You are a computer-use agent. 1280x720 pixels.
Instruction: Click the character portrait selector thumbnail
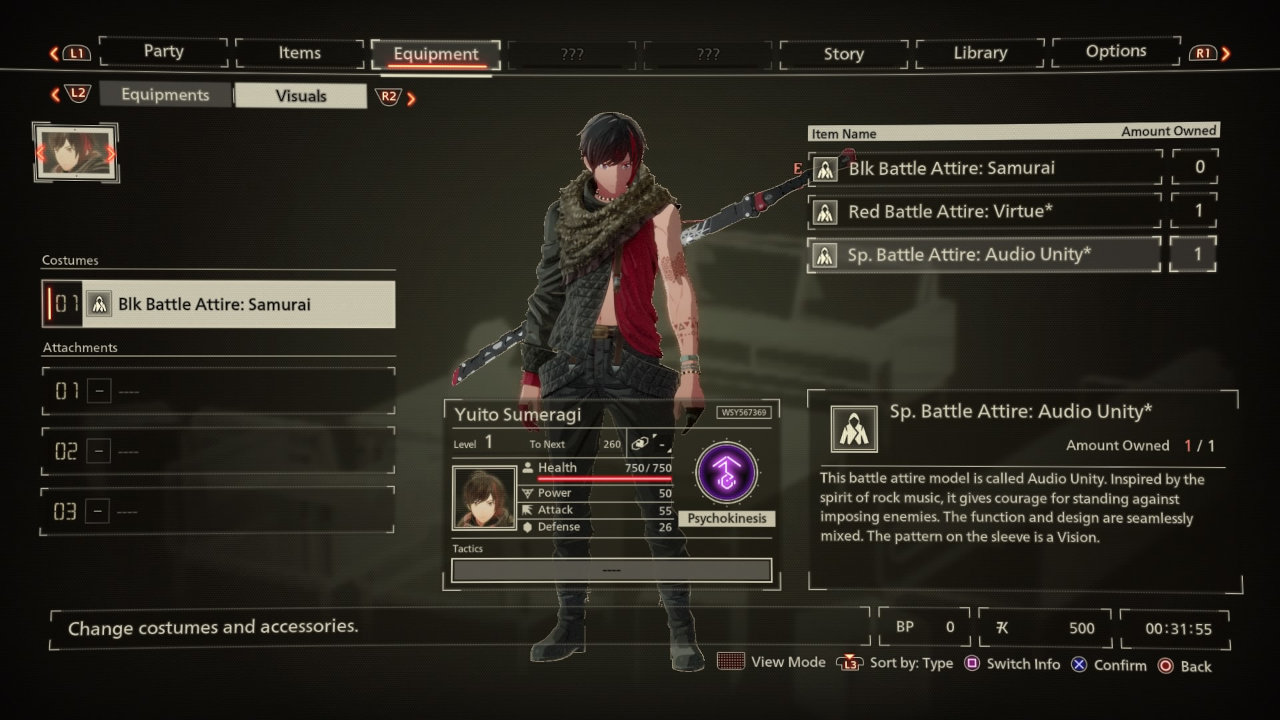coord(76,153)
